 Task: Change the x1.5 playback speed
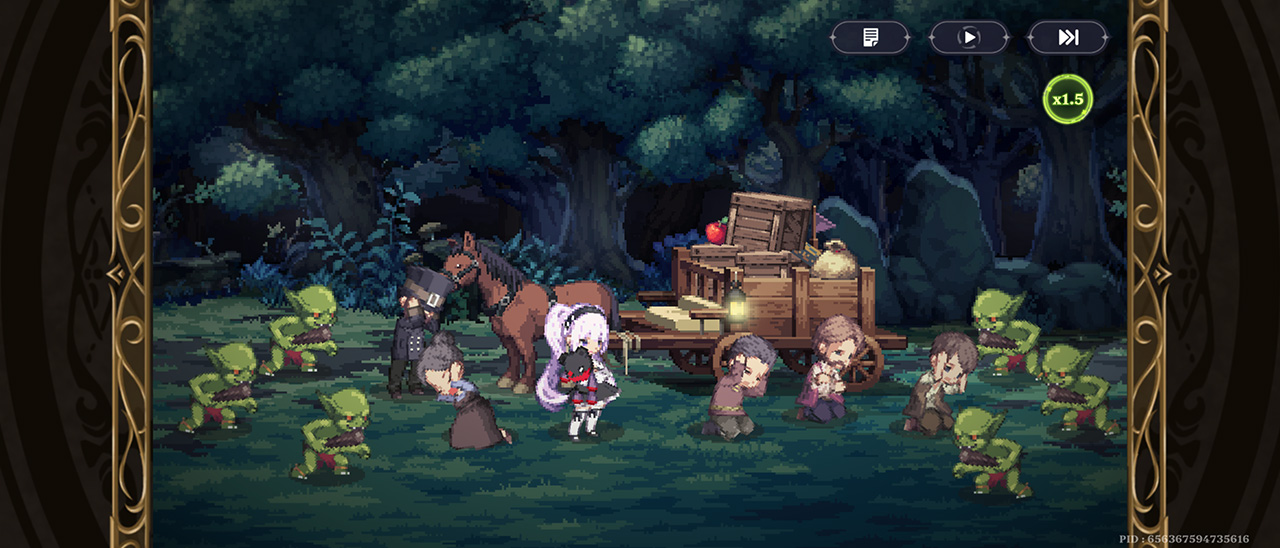coord(1067,99)
